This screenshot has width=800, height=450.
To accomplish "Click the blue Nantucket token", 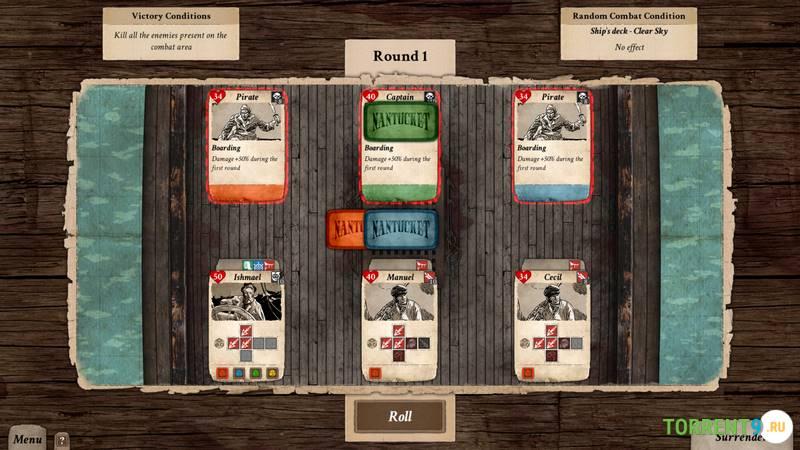I will [x=402, y=229].
